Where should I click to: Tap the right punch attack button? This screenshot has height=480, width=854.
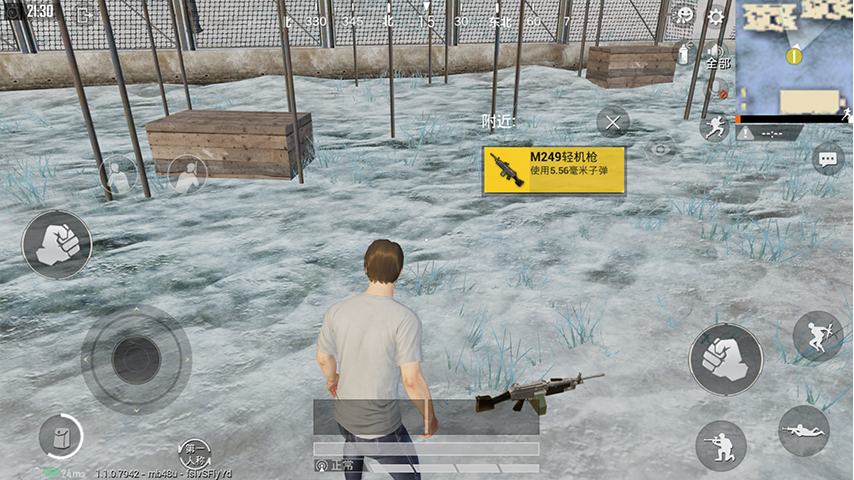point(725,358)
